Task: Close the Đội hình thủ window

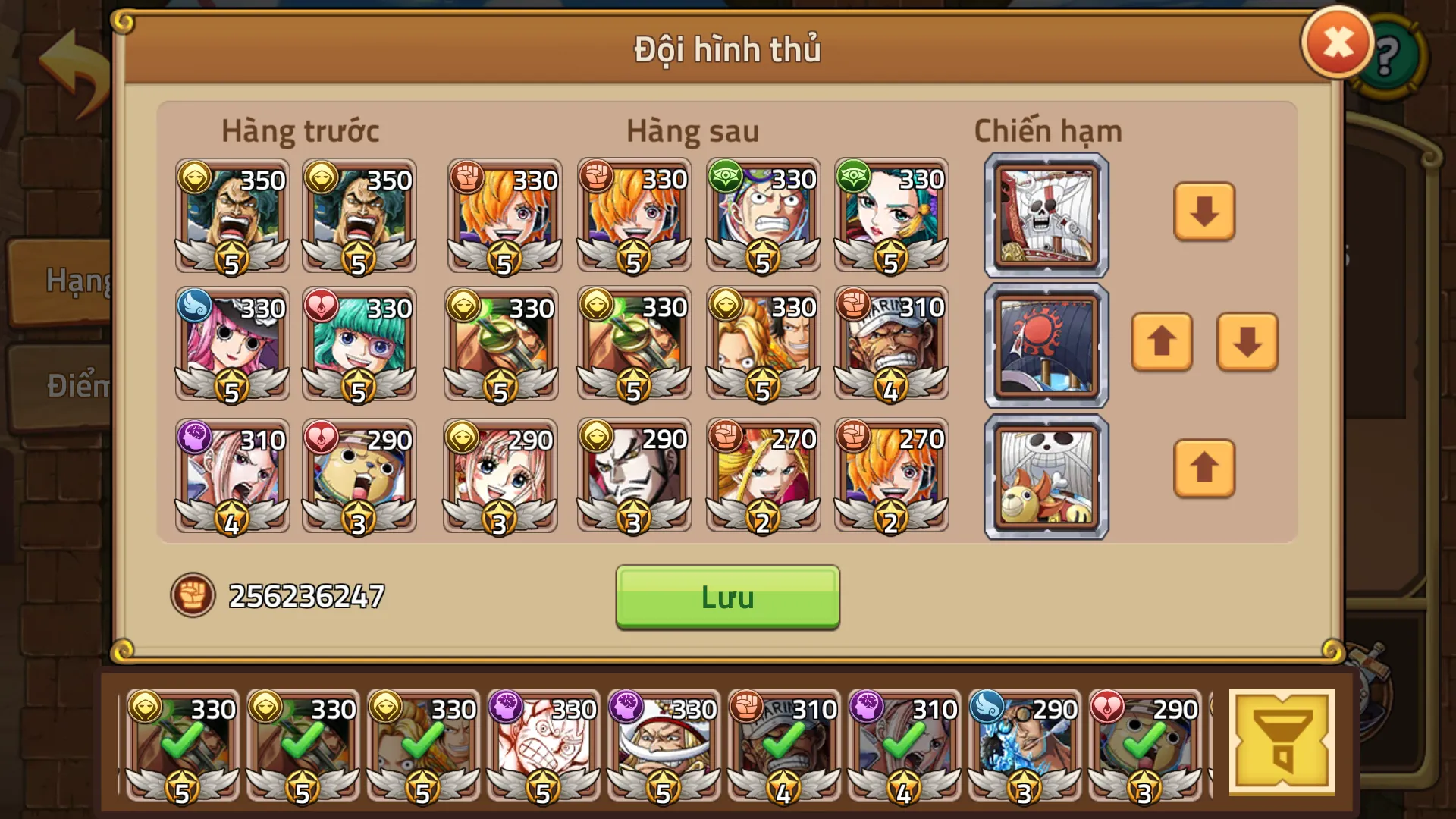Action: click(1336, 44)
